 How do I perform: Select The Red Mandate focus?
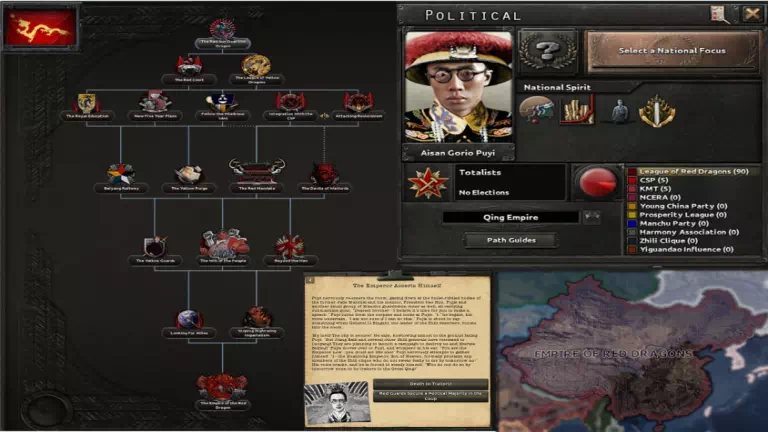256,174
